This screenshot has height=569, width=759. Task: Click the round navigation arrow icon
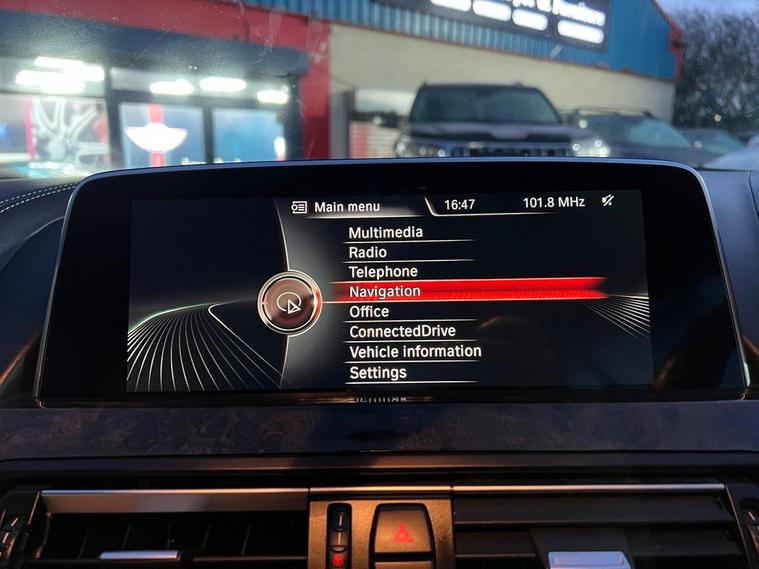[288, 303]
